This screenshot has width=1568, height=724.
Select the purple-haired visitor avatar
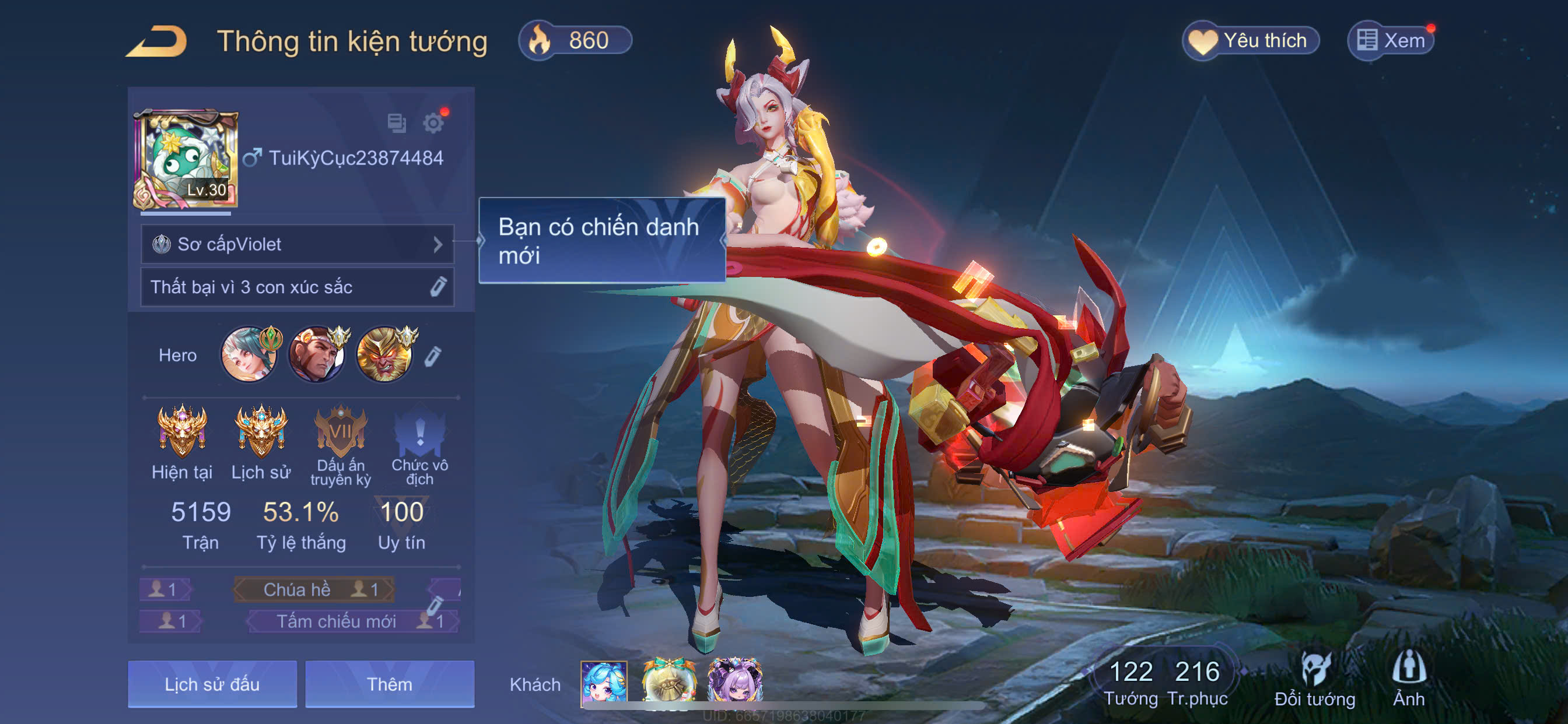click(x=734, y=682)
